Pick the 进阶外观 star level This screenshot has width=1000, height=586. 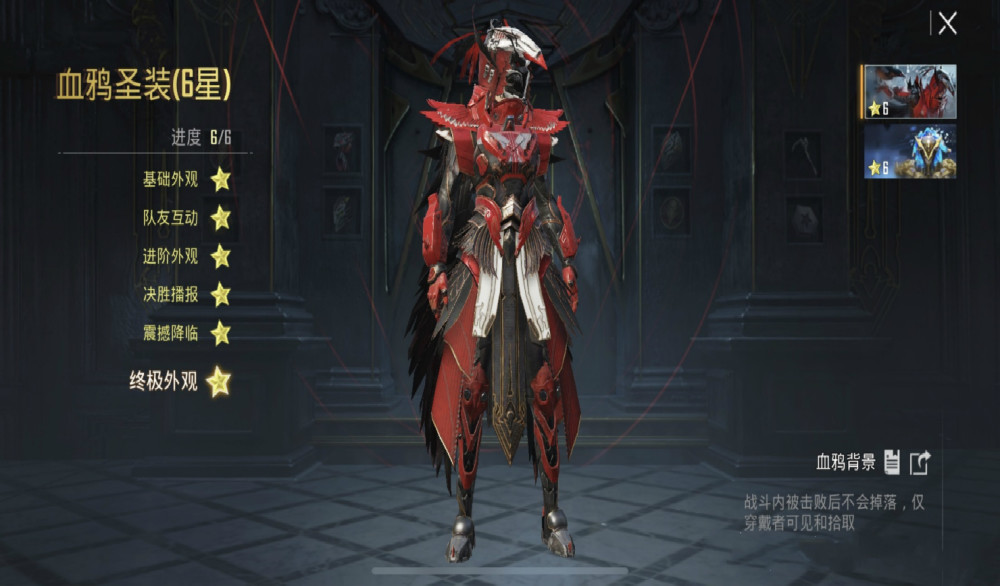tap(220, 256)
